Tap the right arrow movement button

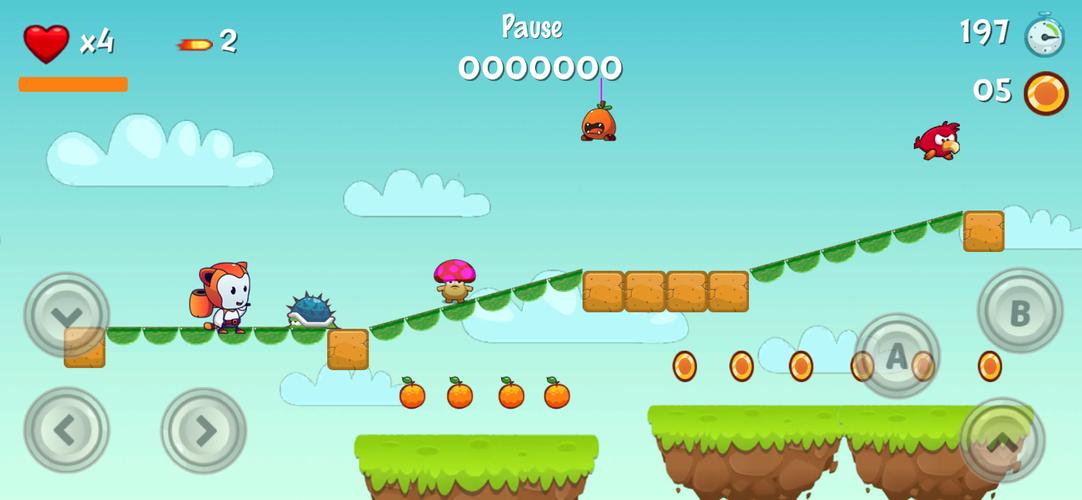[204, 430]
